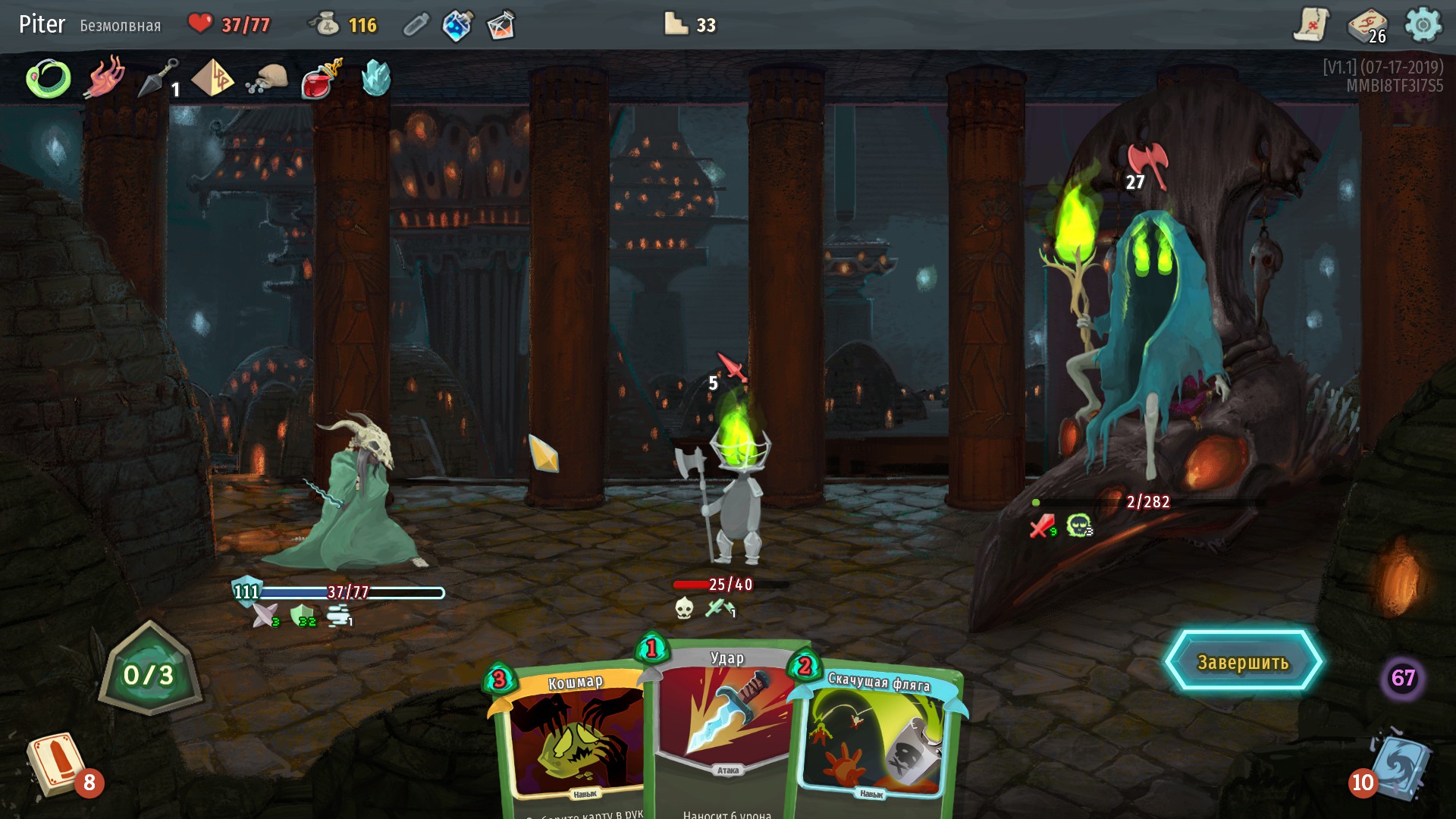
Task: Open the draw pile
Action: [x=55, y=764]
